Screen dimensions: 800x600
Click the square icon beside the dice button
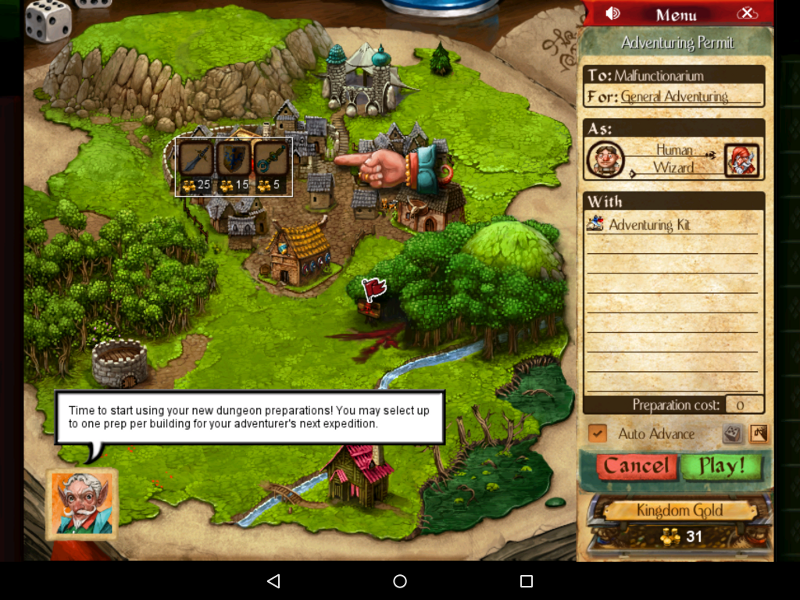[x=758, y=434]
